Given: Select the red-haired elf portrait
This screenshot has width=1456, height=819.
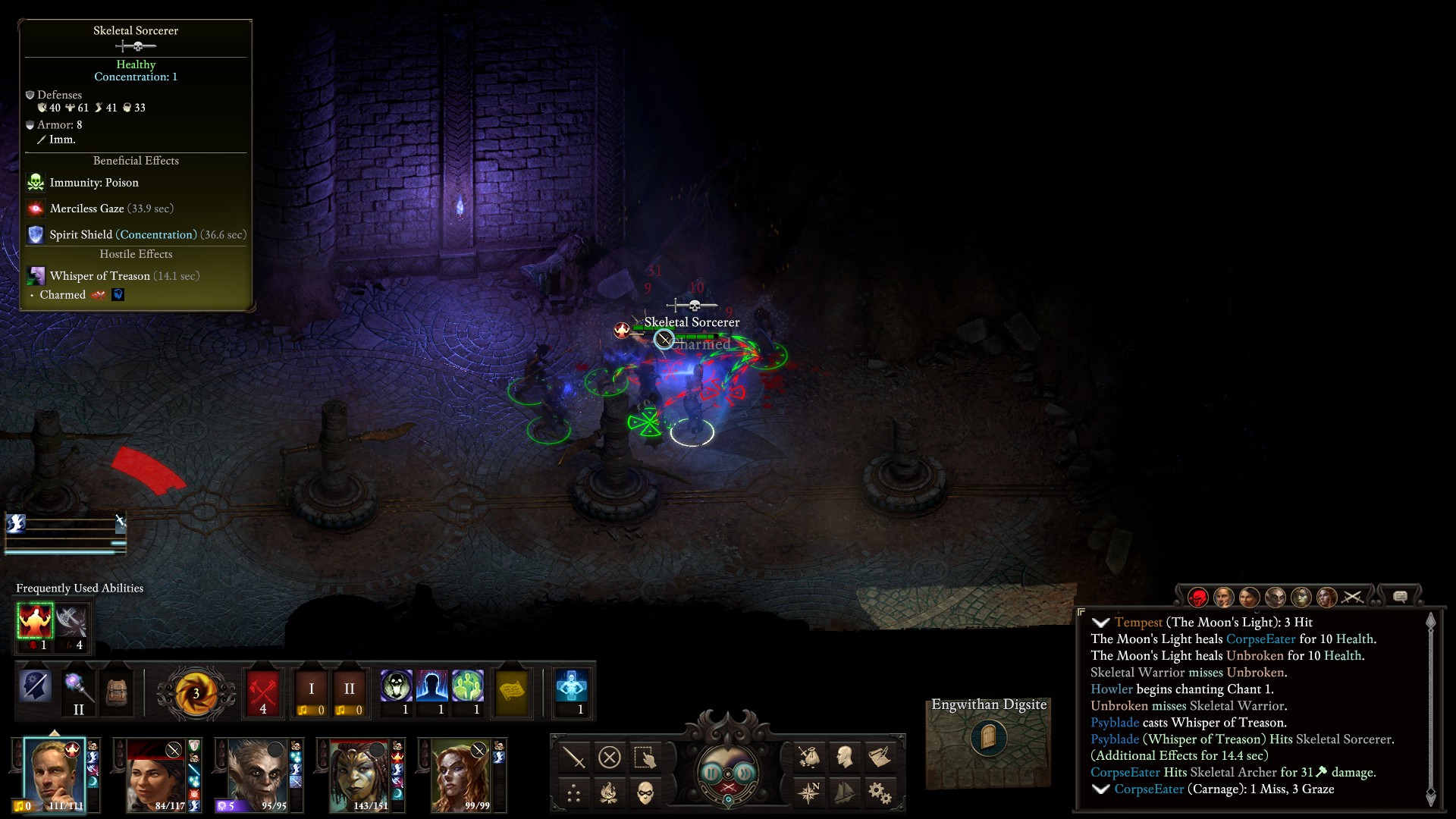Looking at the screenshot, I should tap(460, 773).
